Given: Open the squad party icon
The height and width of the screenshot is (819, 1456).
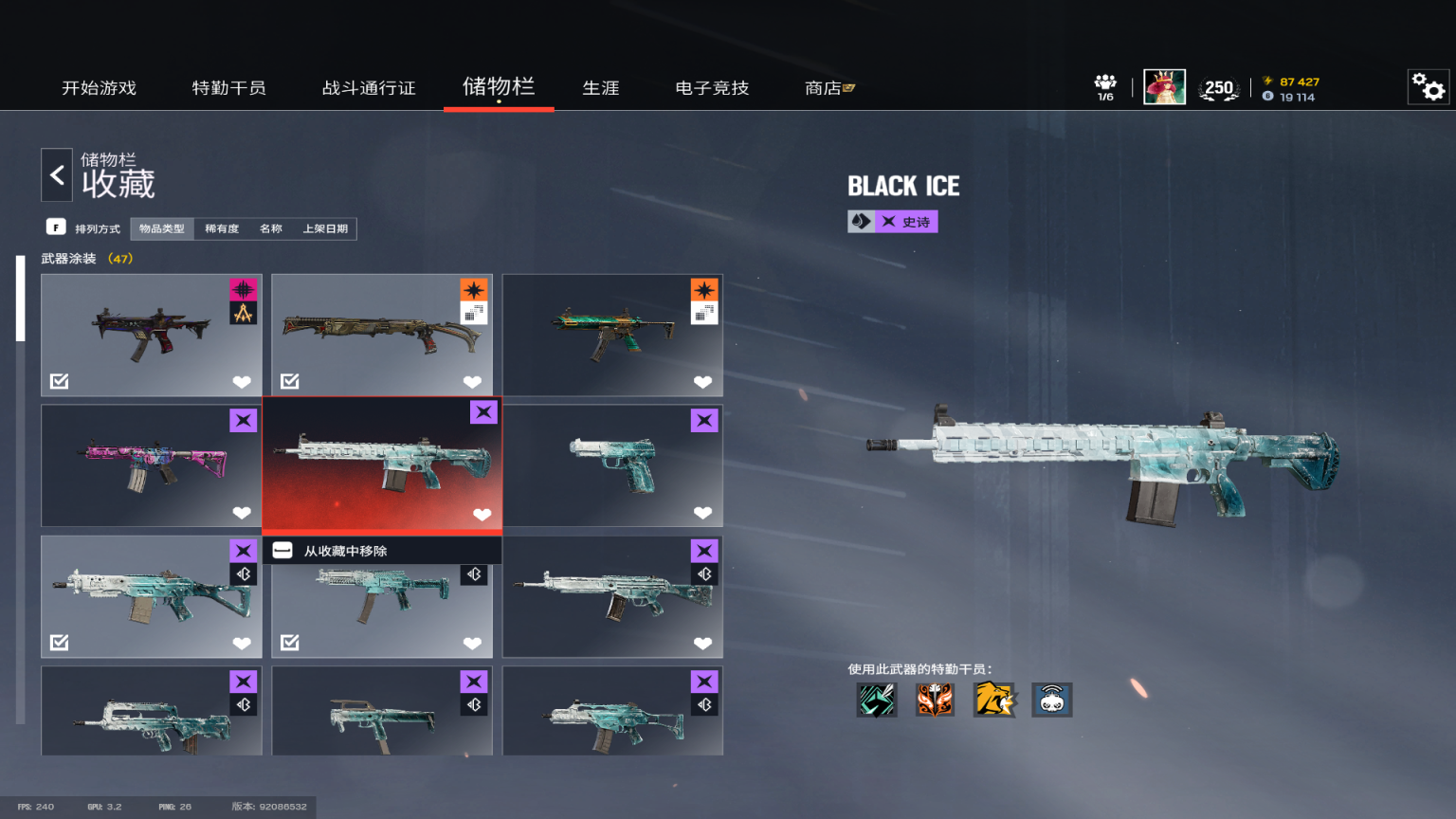Looking at the screenshot, I should pyautogui.click(x=1105, y=86).
